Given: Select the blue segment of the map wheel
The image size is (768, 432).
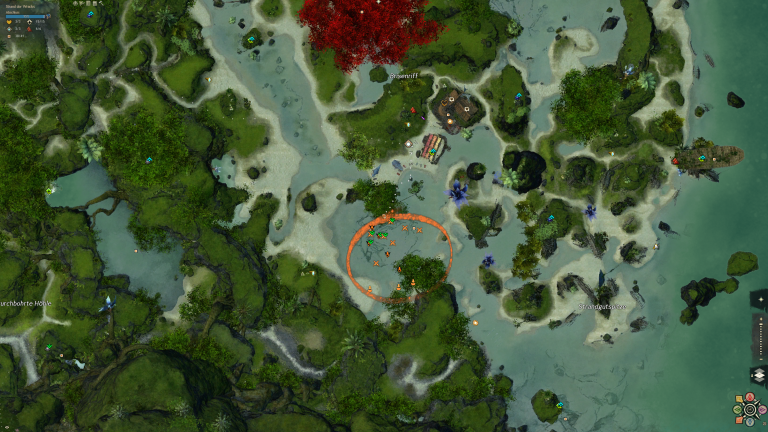Looking at the screenshot, I should (750, 422).
